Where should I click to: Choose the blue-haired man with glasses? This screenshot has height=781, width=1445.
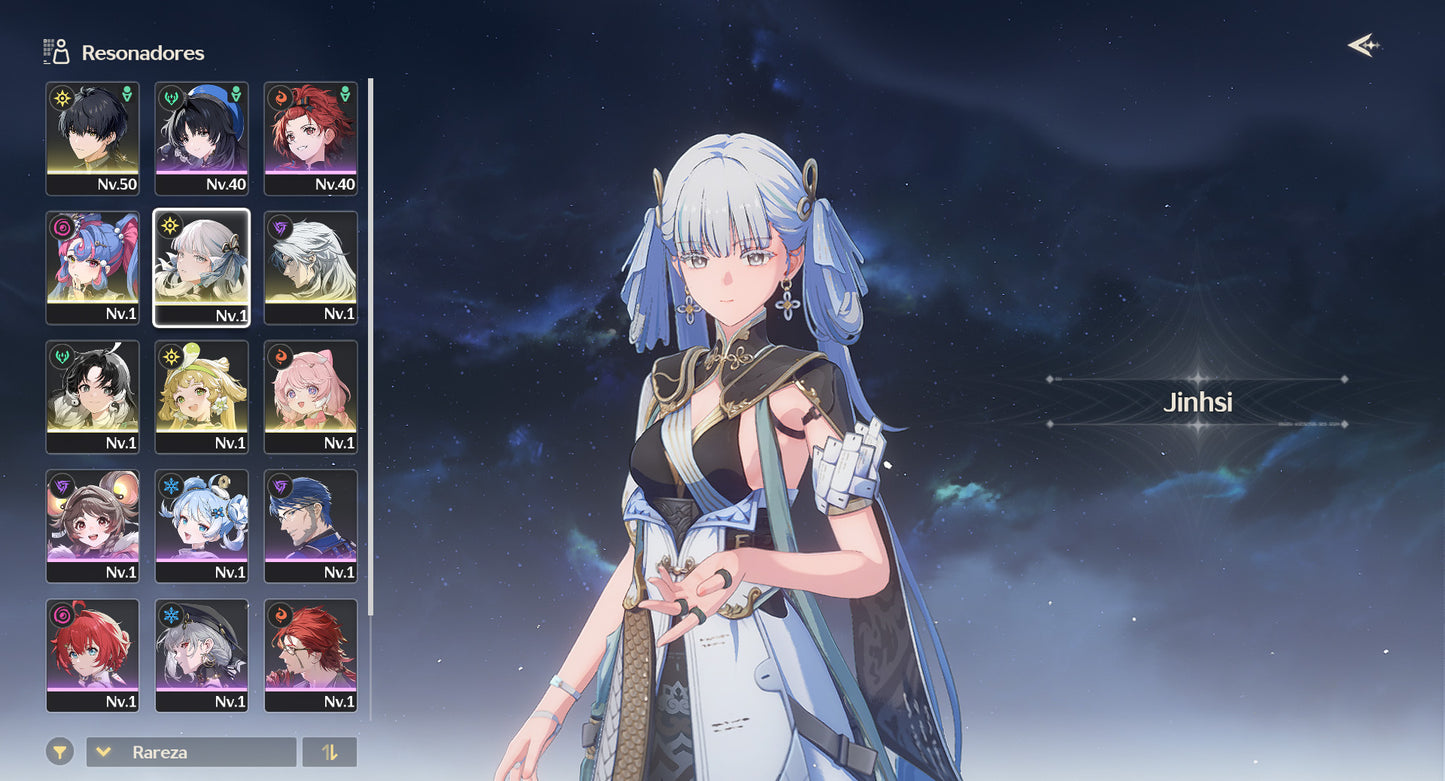tap(310, 525)
